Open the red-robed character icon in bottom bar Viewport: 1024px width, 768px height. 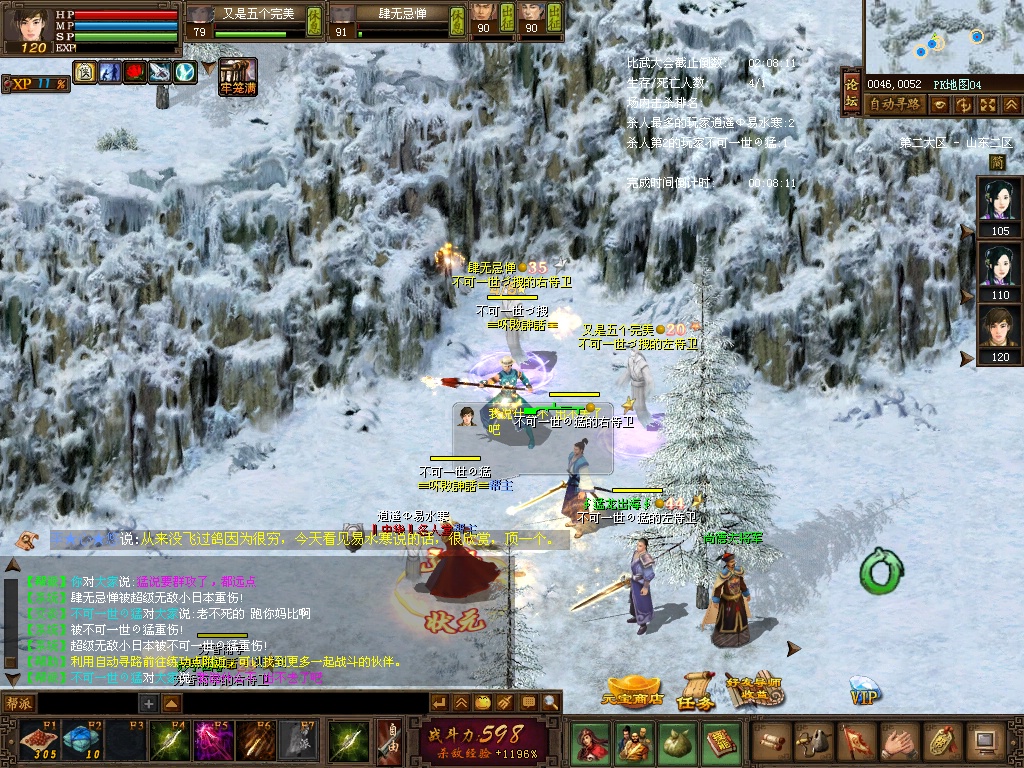589,742
